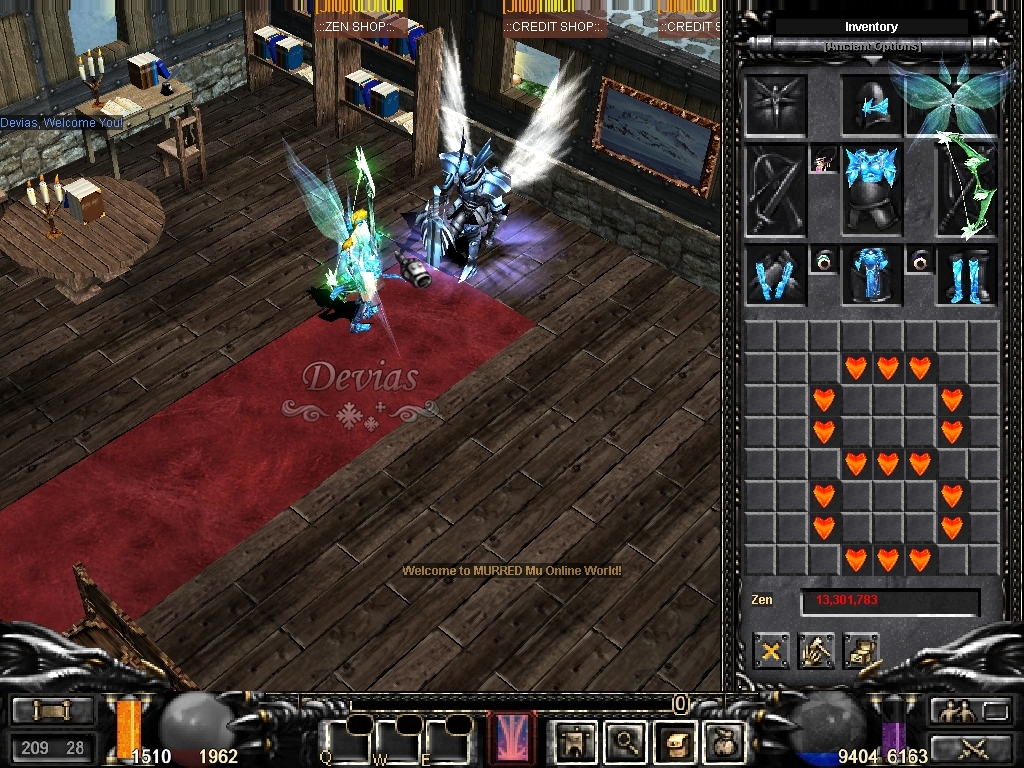Pick the blue chest armor slot
Screen dimensions: 1024x768
(872, 189)
